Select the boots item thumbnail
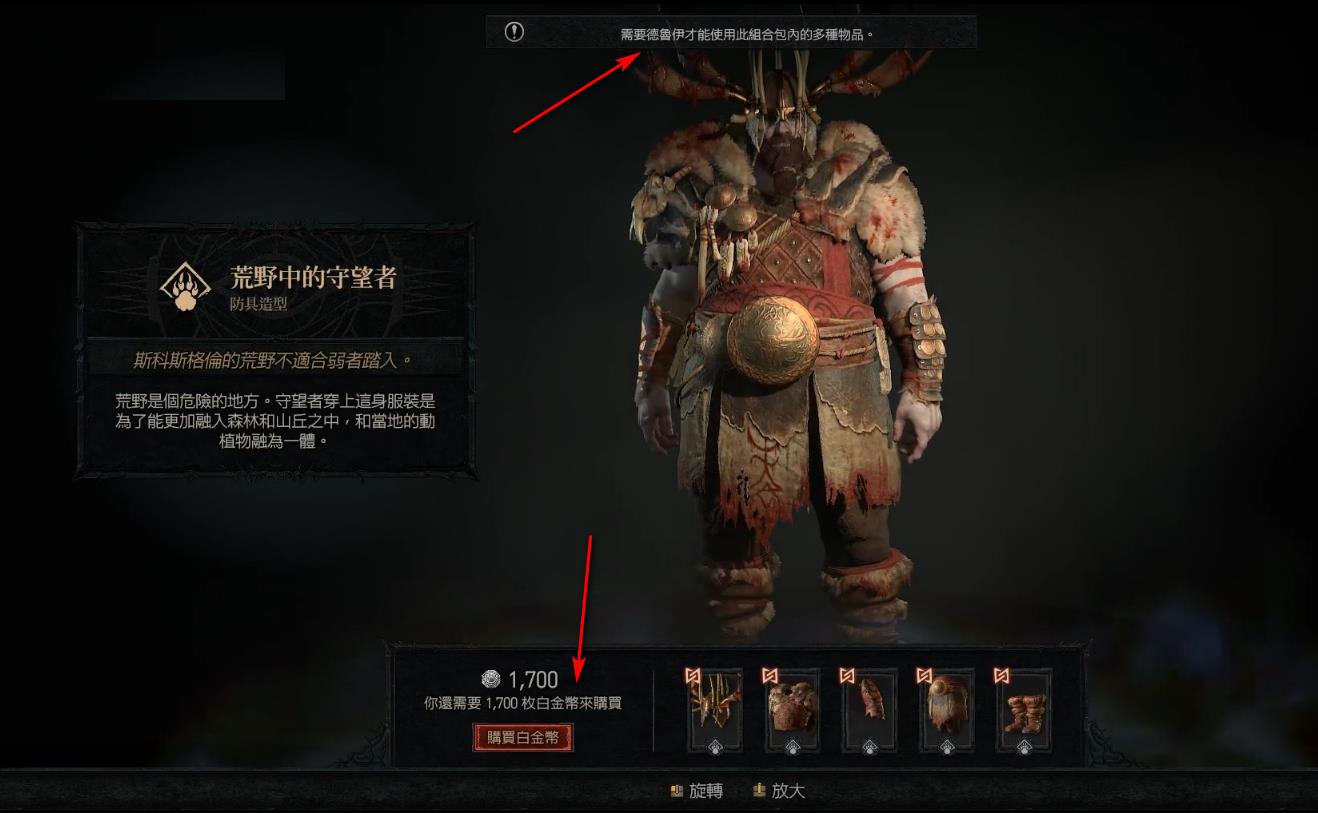The width and height of the screenshot is (1318, 813). pos(1023,709)
